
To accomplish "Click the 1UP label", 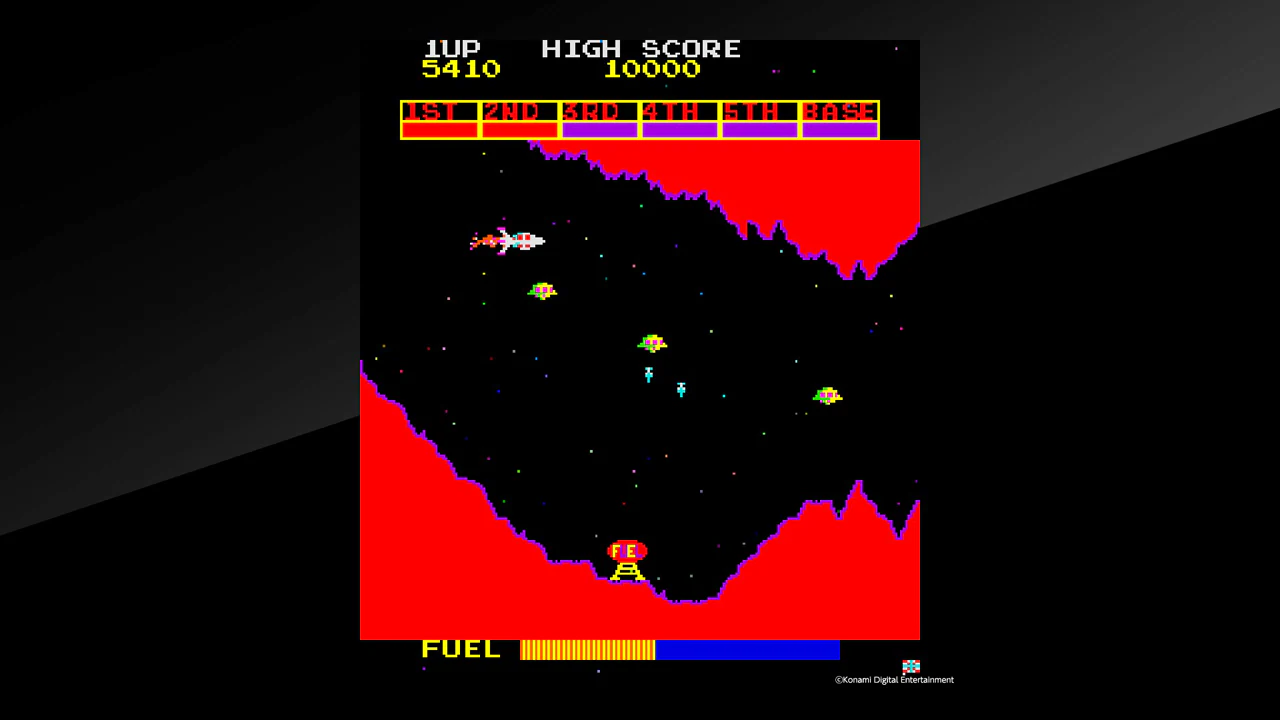I will pyautogui.click(x=452, y=48).
